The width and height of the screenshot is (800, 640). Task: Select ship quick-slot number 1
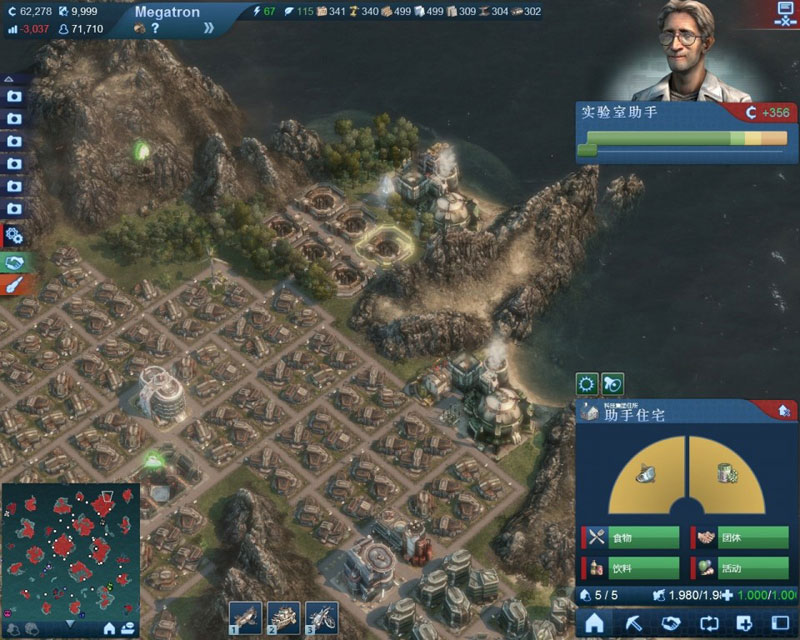tap(246, 616)
